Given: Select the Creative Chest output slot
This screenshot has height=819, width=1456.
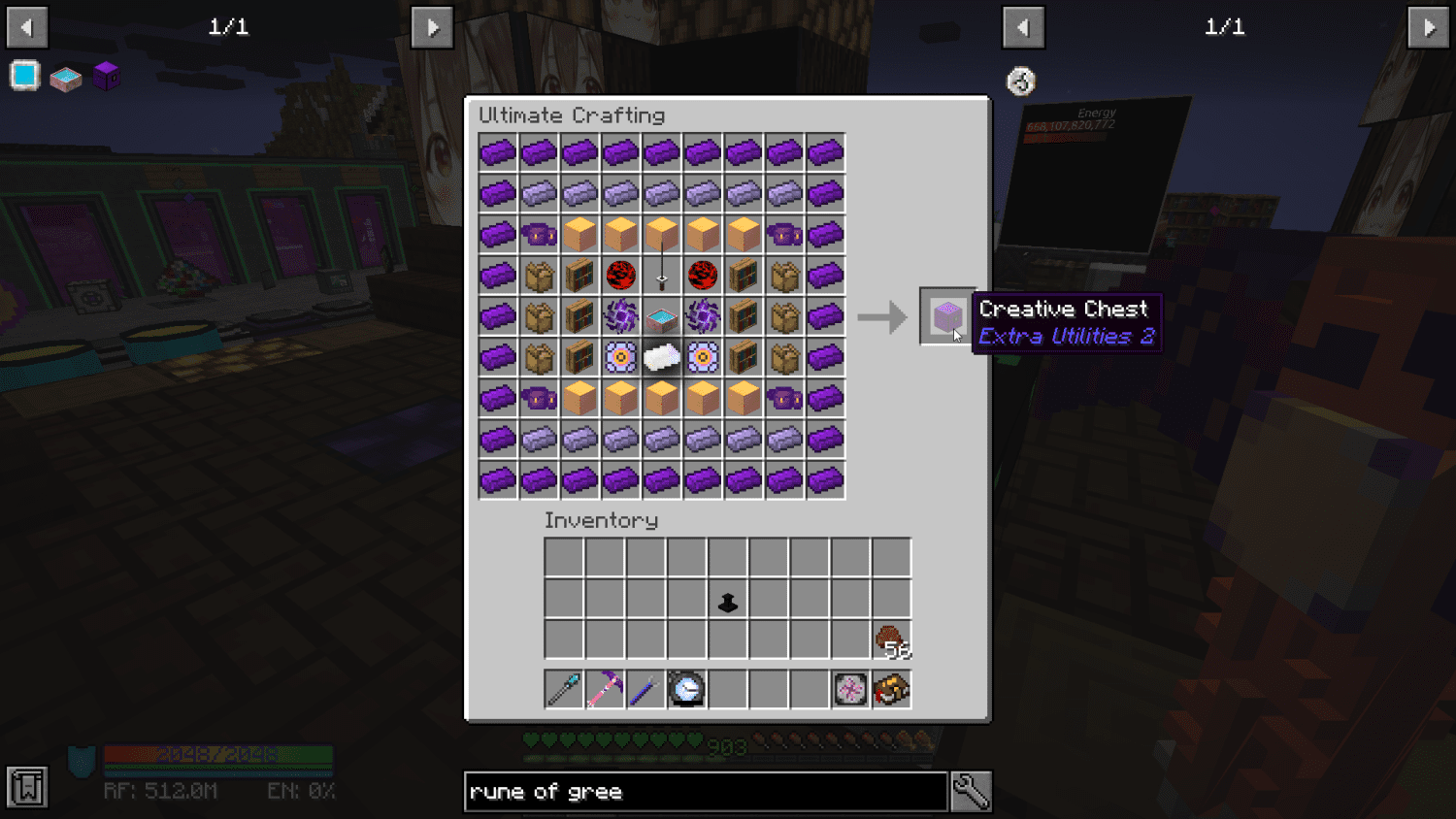Looking at the screenshot, I should (946, 316).
